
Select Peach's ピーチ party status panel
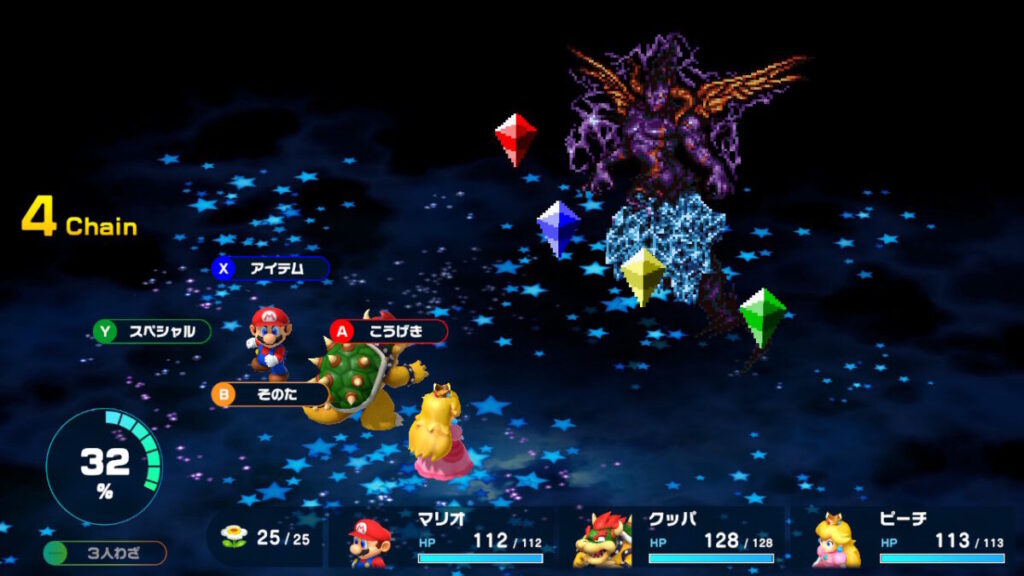[908, 538]
